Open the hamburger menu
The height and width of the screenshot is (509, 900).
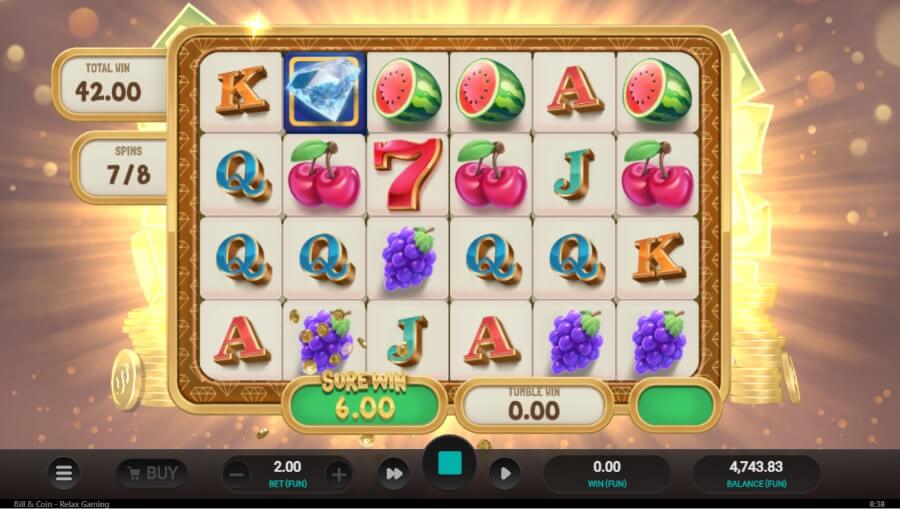click(x=64, y=473)
